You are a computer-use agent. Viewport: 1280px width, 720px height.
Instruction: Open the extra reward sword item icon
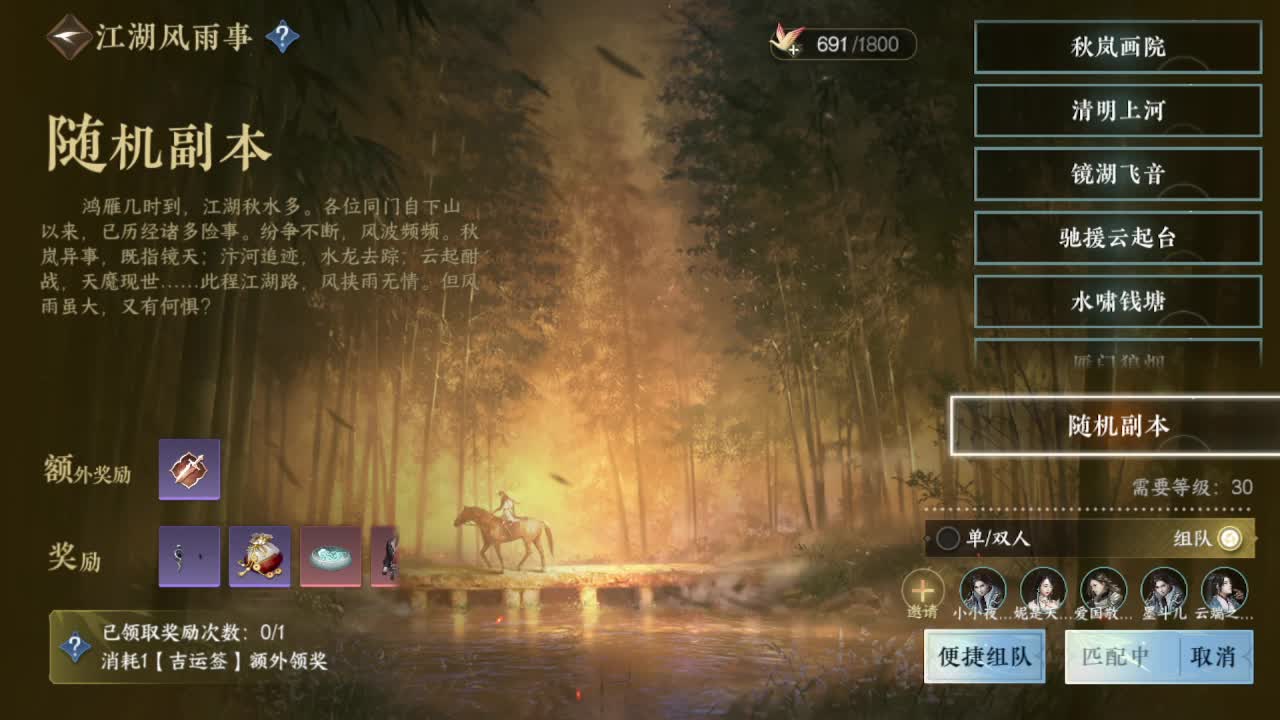188,467
